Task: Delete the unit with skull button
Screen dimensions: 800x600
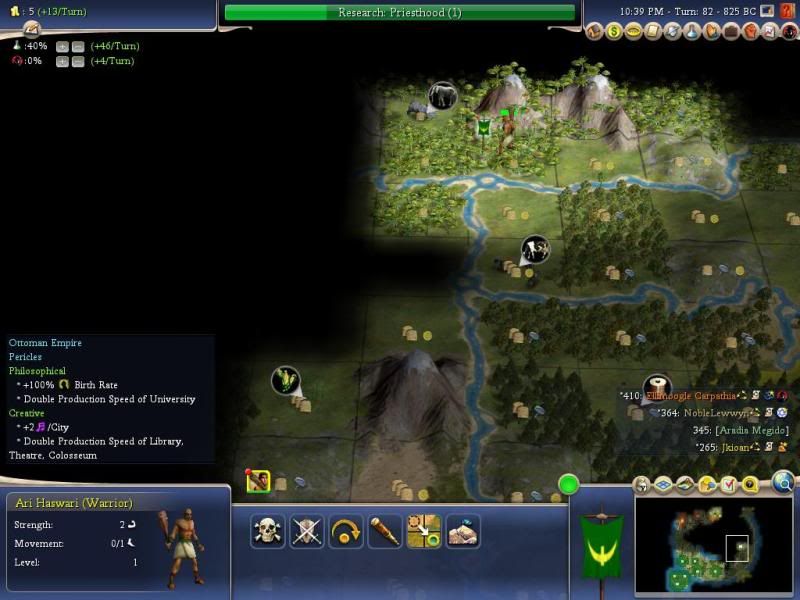Action: click(267, 530)
